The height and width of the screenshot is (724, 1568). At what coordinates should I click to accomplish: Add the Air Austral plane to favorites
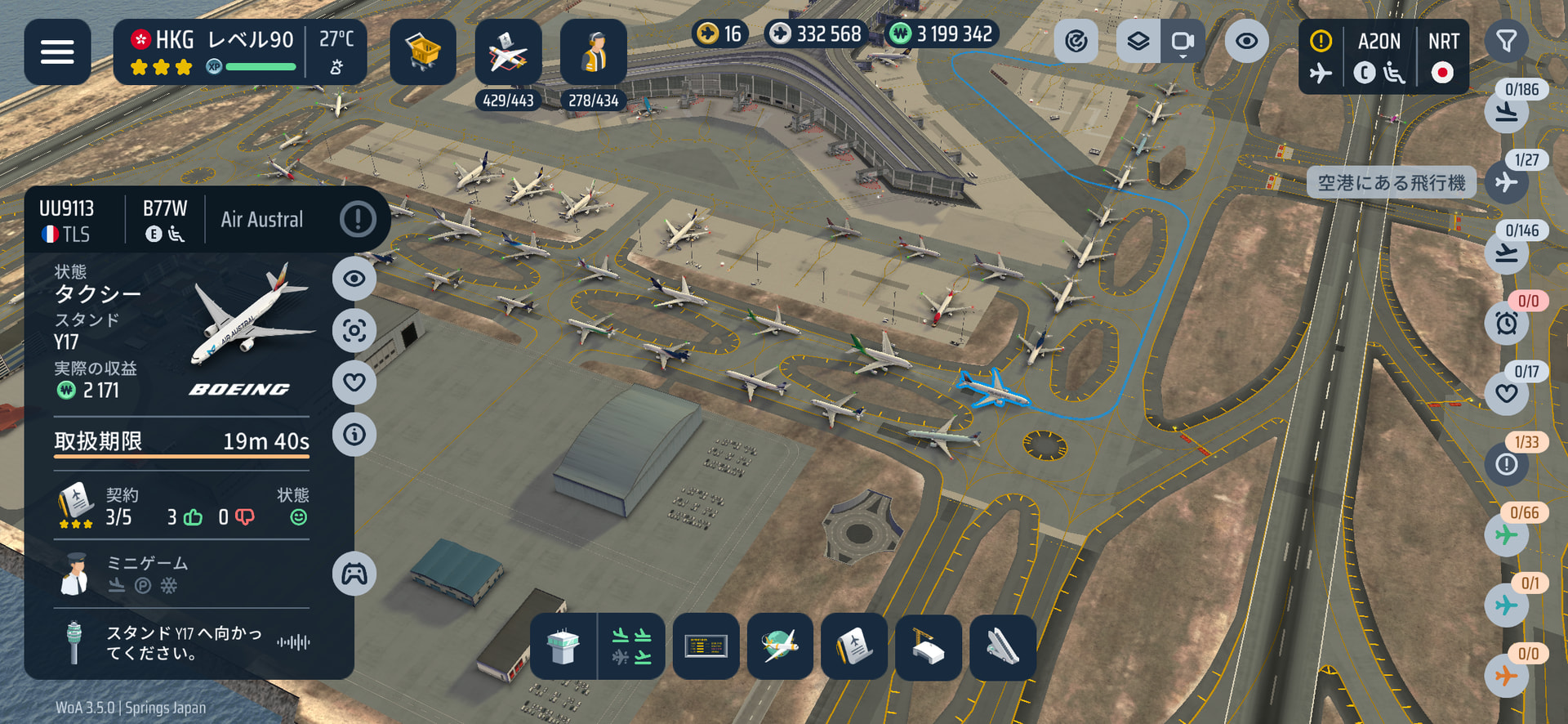pos(354,382)
